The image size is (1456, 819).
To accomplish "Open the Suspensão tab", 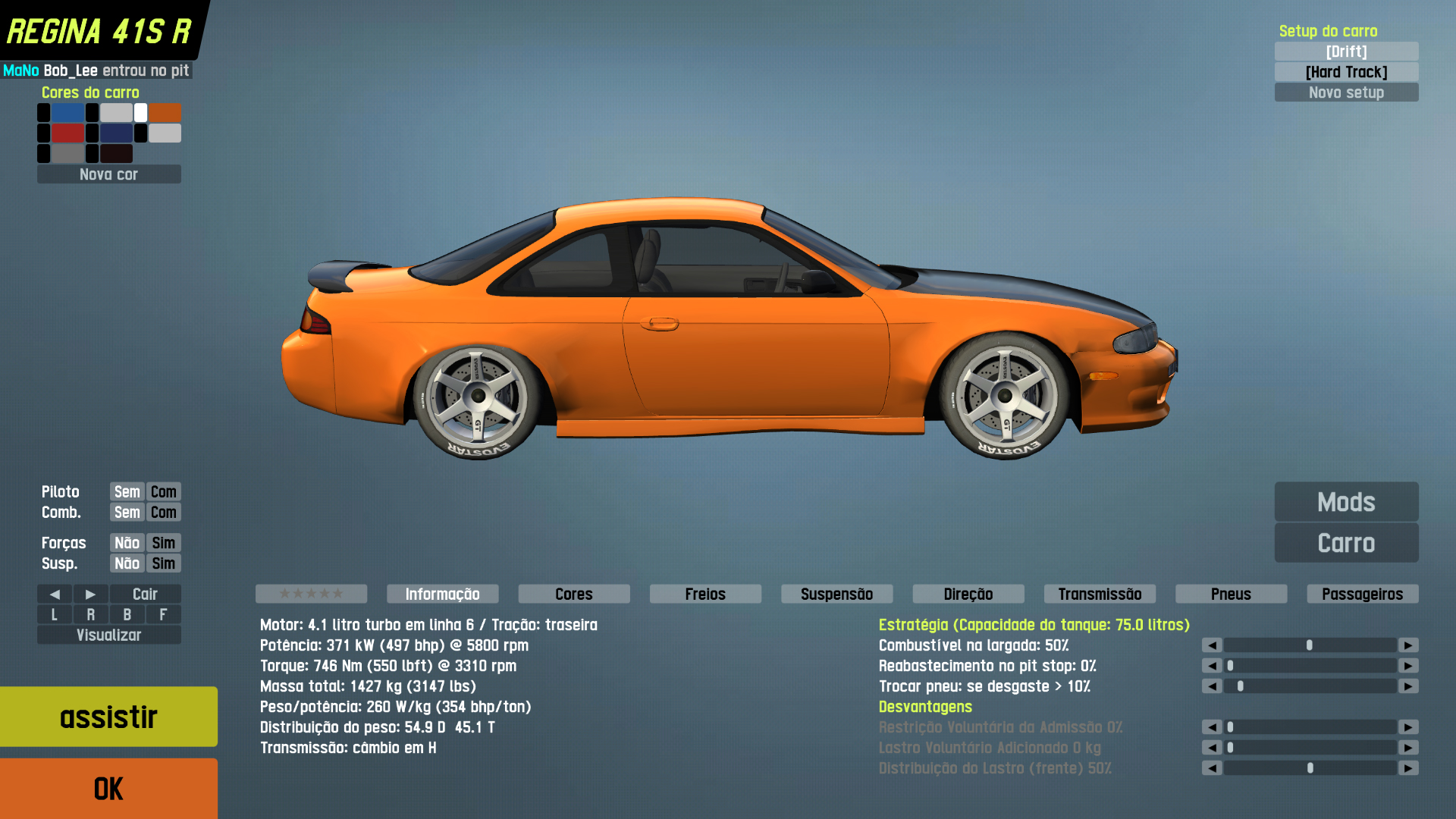I will 836,594.
